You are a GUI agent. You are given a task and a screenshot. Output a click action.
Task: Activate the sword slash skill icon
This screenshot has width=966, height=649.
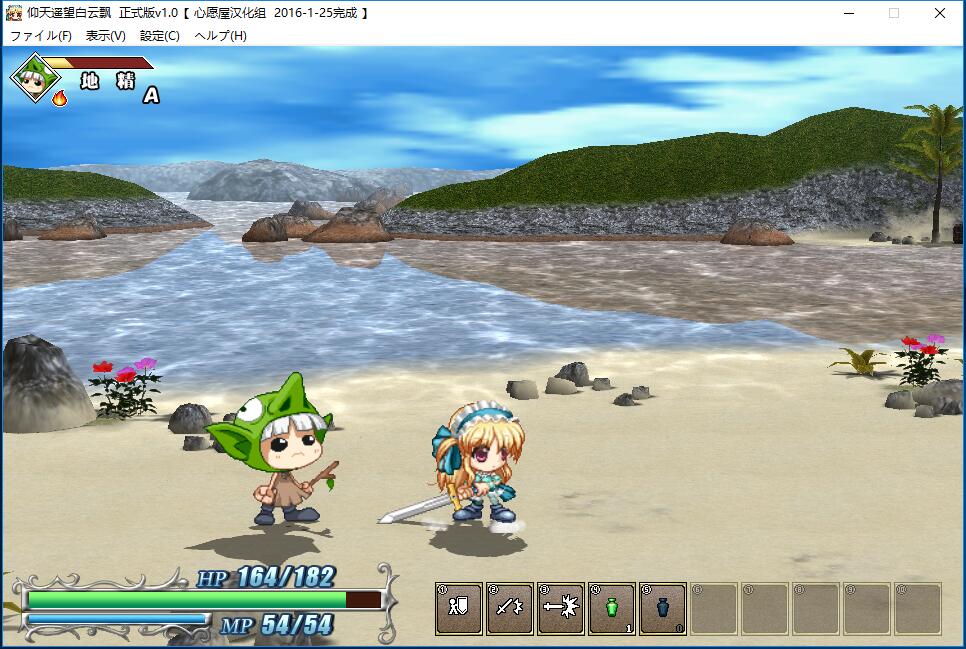(x=510, y=608)
